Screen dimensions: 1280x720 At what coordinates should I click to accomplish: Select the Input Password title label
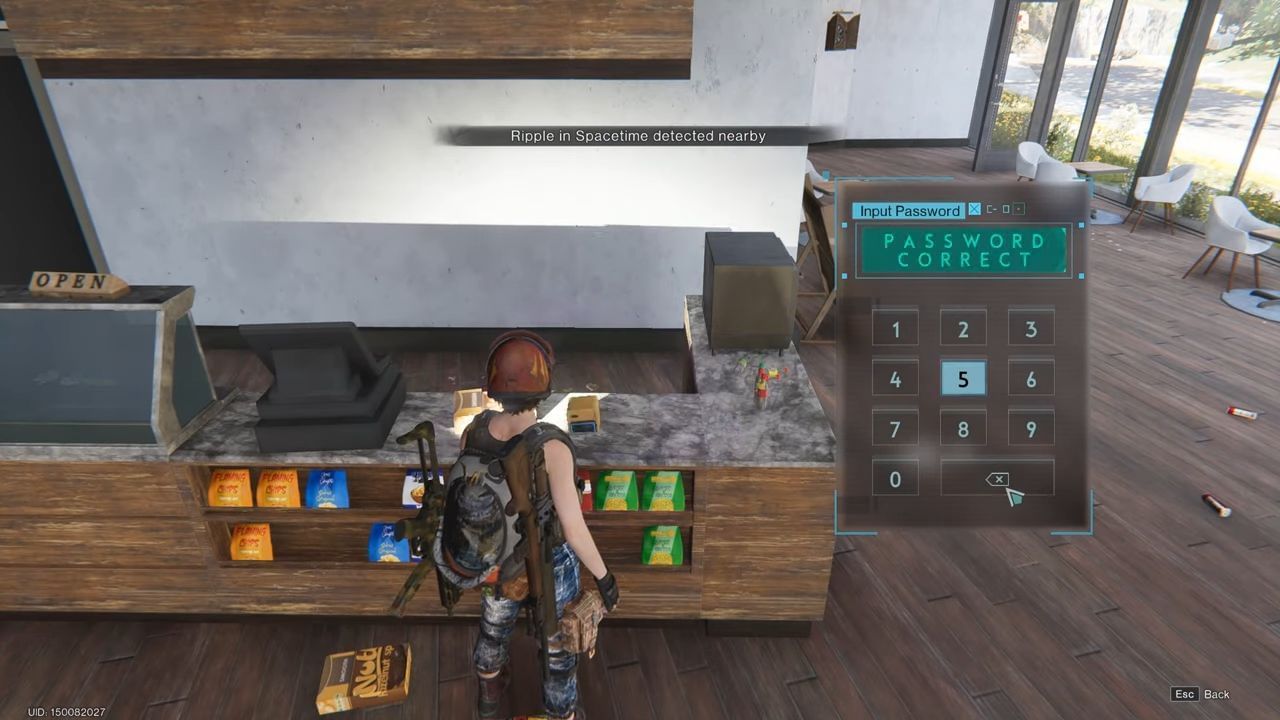(x=910, y=210)
